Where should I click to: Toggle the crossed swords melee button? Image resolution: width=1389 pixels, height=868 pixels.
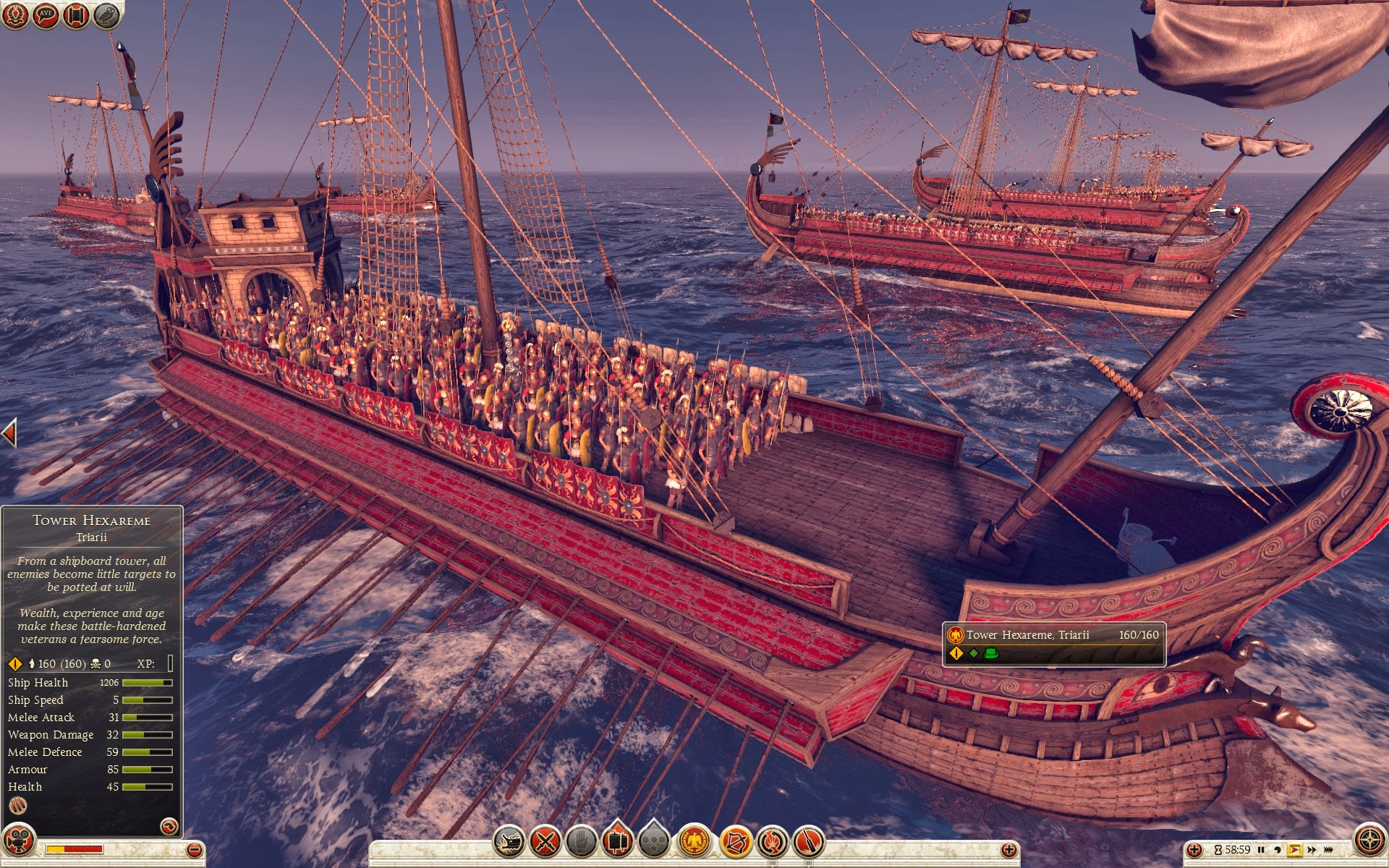pyautogui.click(x=545, y=842)
